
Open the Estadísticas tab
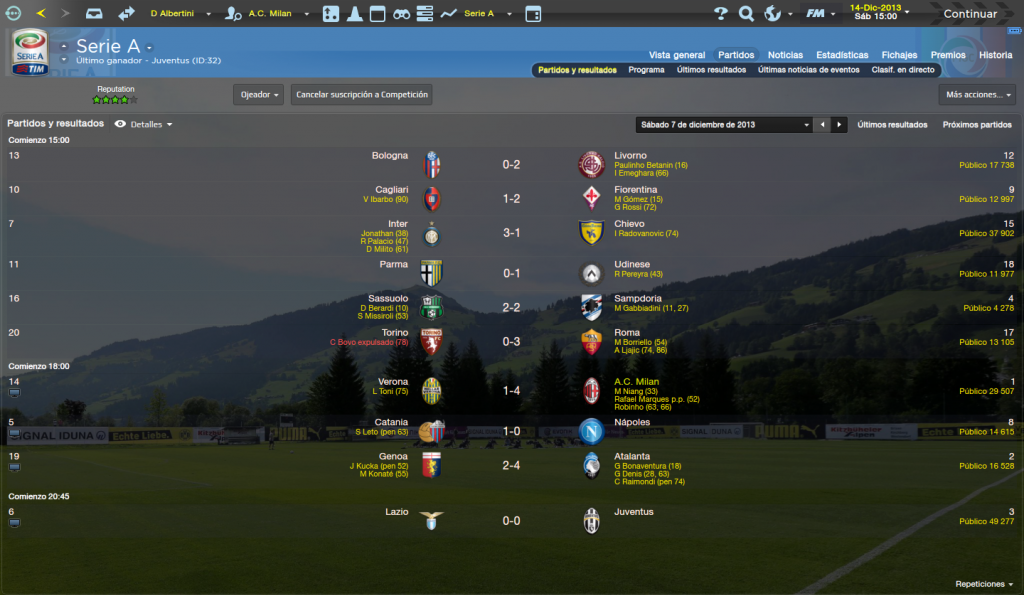point(842,55)
